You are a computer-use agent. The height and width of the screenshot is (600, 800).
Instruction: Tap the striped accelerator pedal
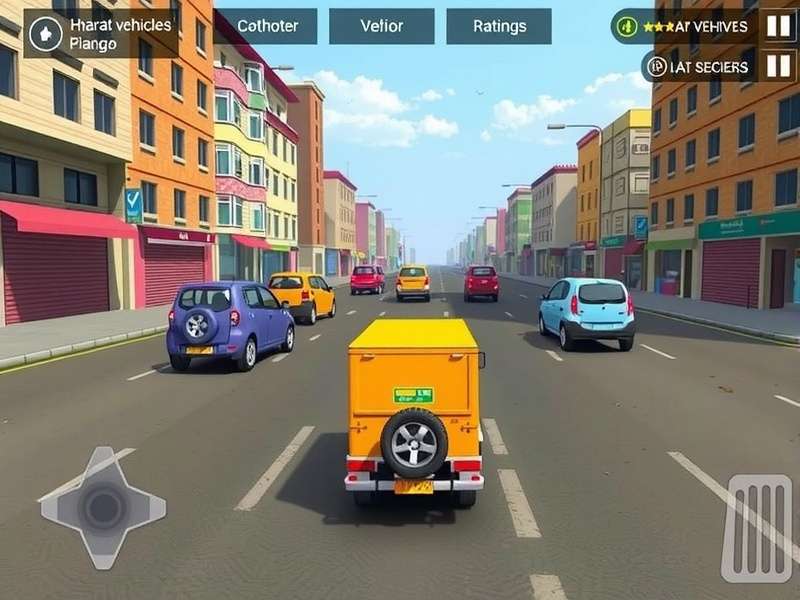(x=757, y=528)
